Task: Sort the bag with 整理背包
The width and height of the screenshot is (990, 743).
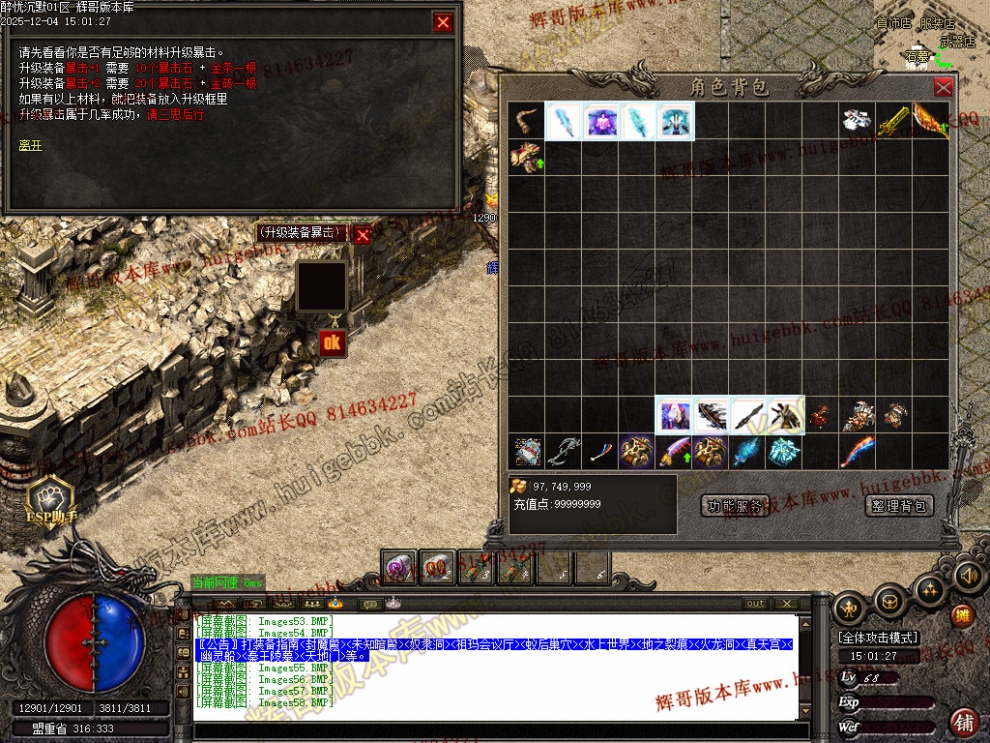Action: 898,506
